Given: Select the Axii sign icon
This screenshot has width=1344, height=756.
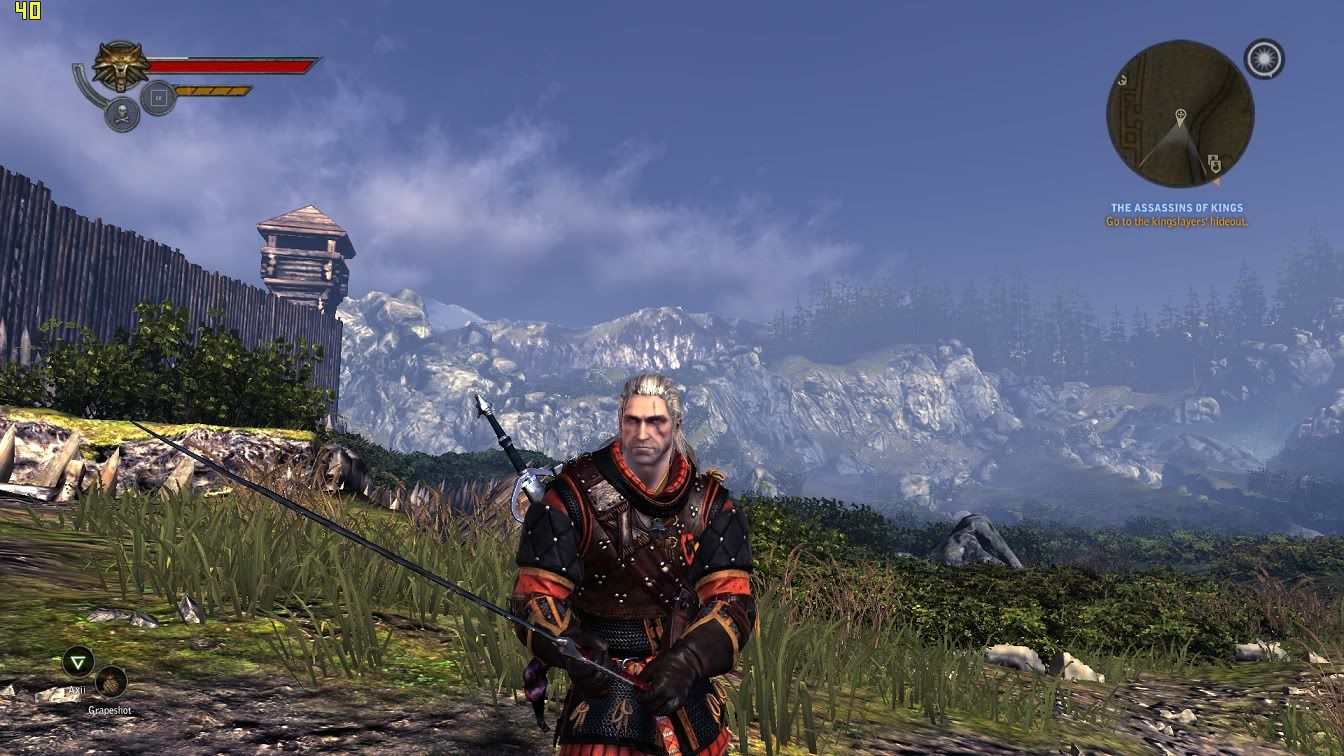Looking at the screenshot, I should pyautogui.click(x=77, y=661).
